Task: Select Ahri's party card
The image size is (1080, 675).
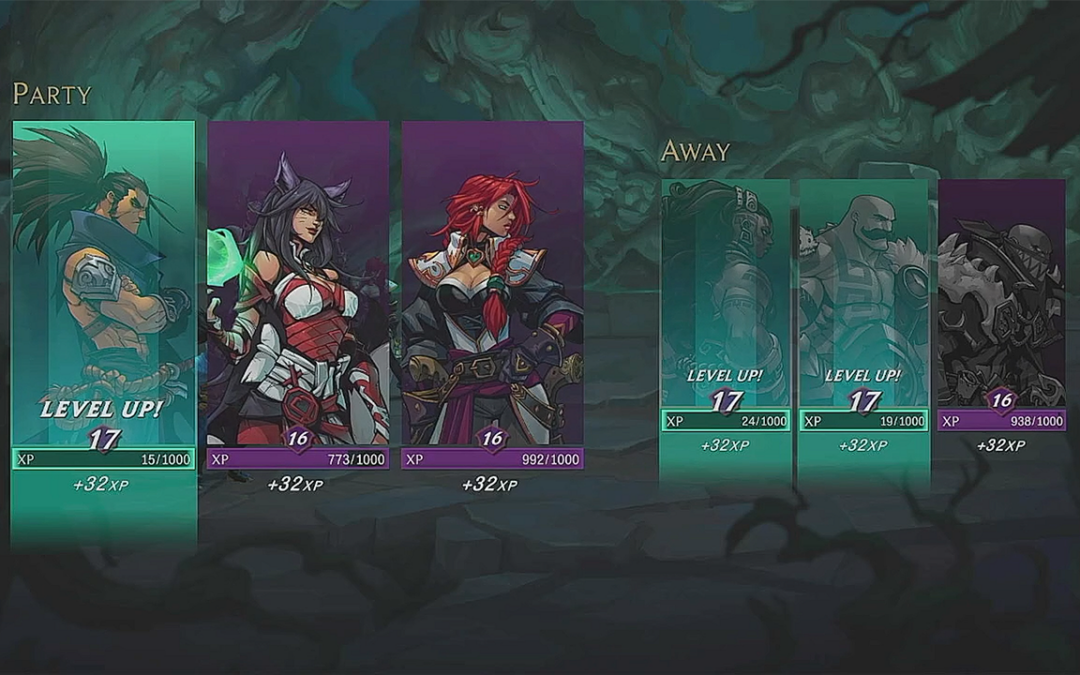Action: 298,290
